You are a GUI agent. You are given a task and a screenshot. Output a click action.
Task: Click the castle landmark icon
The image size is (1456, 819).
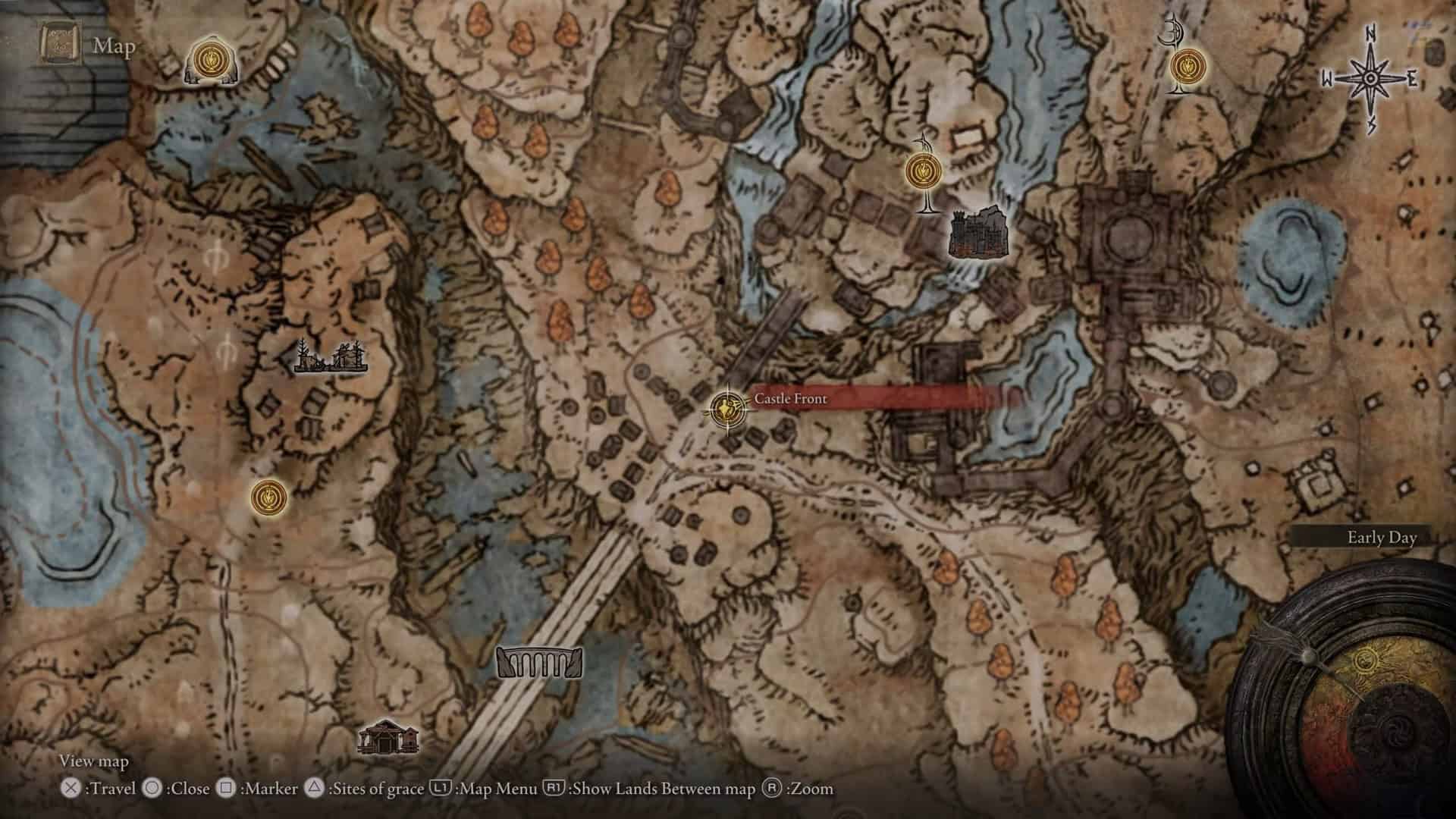click(979, 232)
